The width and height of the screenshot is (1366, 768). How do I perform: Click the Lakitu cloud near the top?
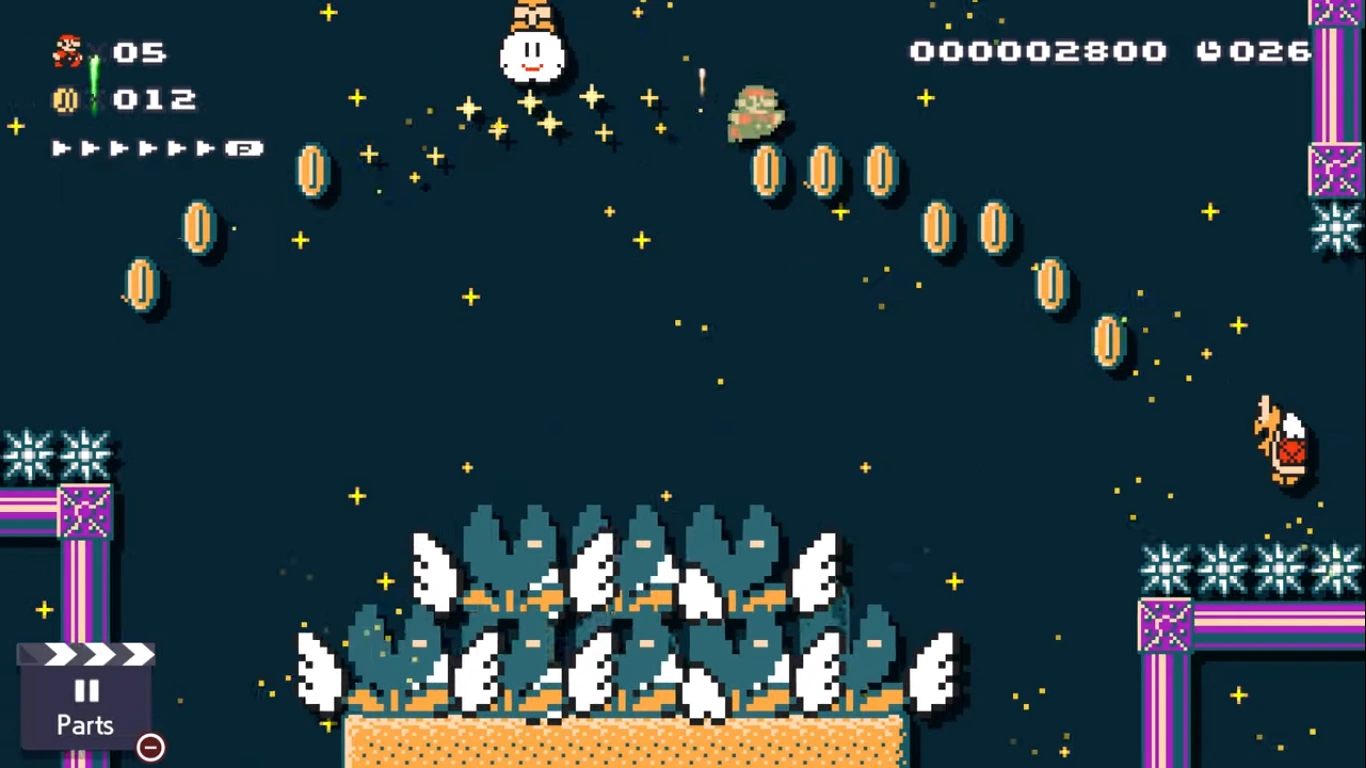pyautogui.click(x=534, y=55)
